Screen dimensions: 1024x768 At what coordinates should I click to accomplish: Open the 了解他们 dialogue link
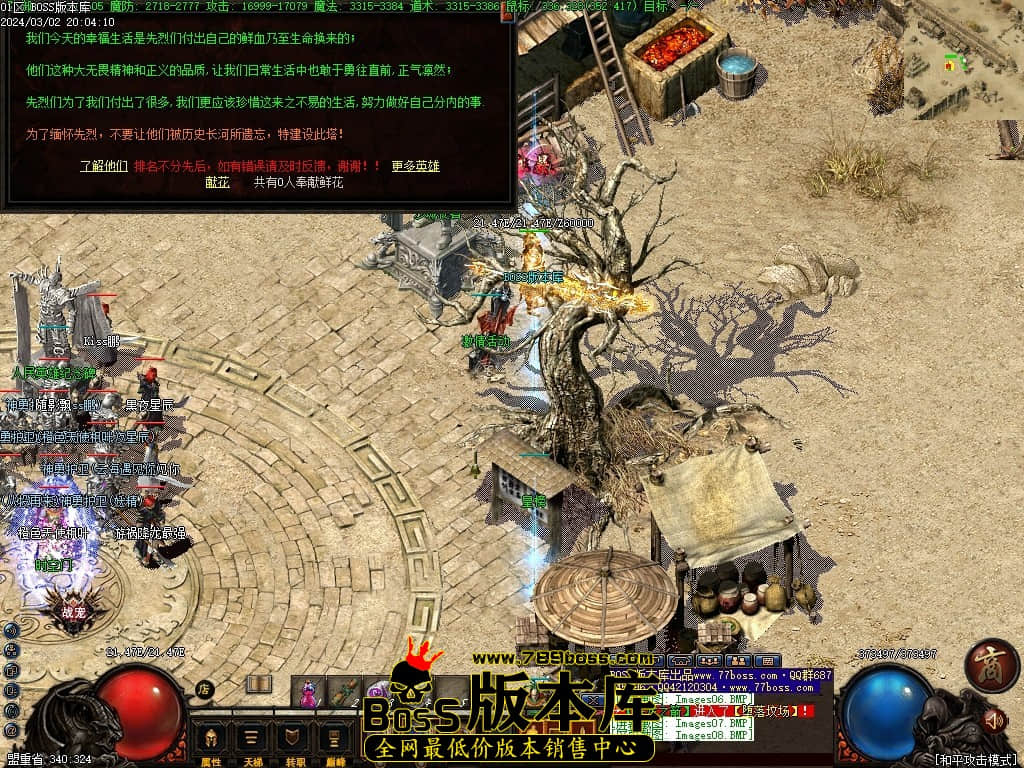click(x=104, y=166)
